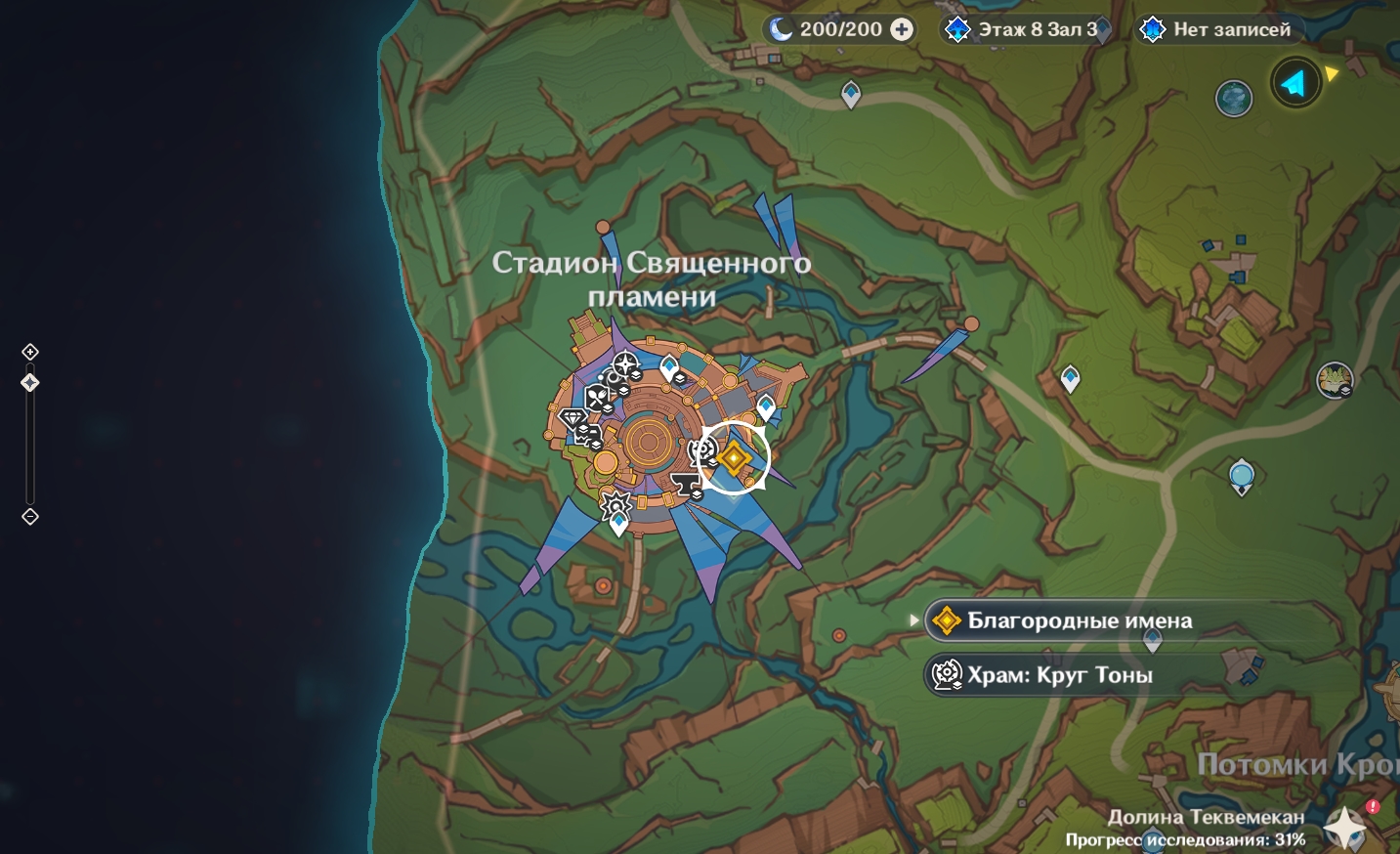Click the blacksmith anvil map icon
This screenshot has height=854, width=1400.
[x=686, y=484]
